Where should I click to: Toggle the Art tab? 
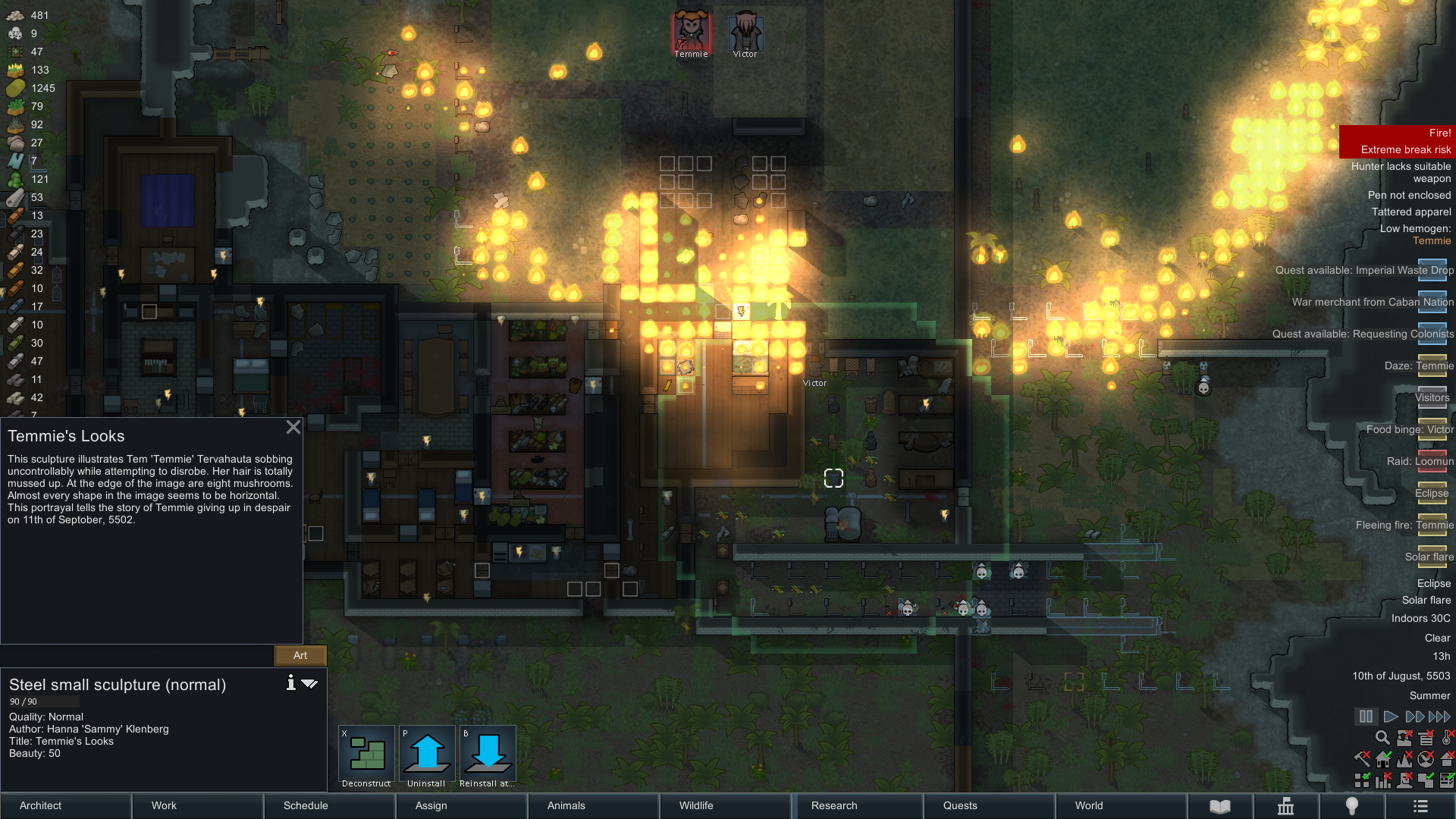pos(300,655)
